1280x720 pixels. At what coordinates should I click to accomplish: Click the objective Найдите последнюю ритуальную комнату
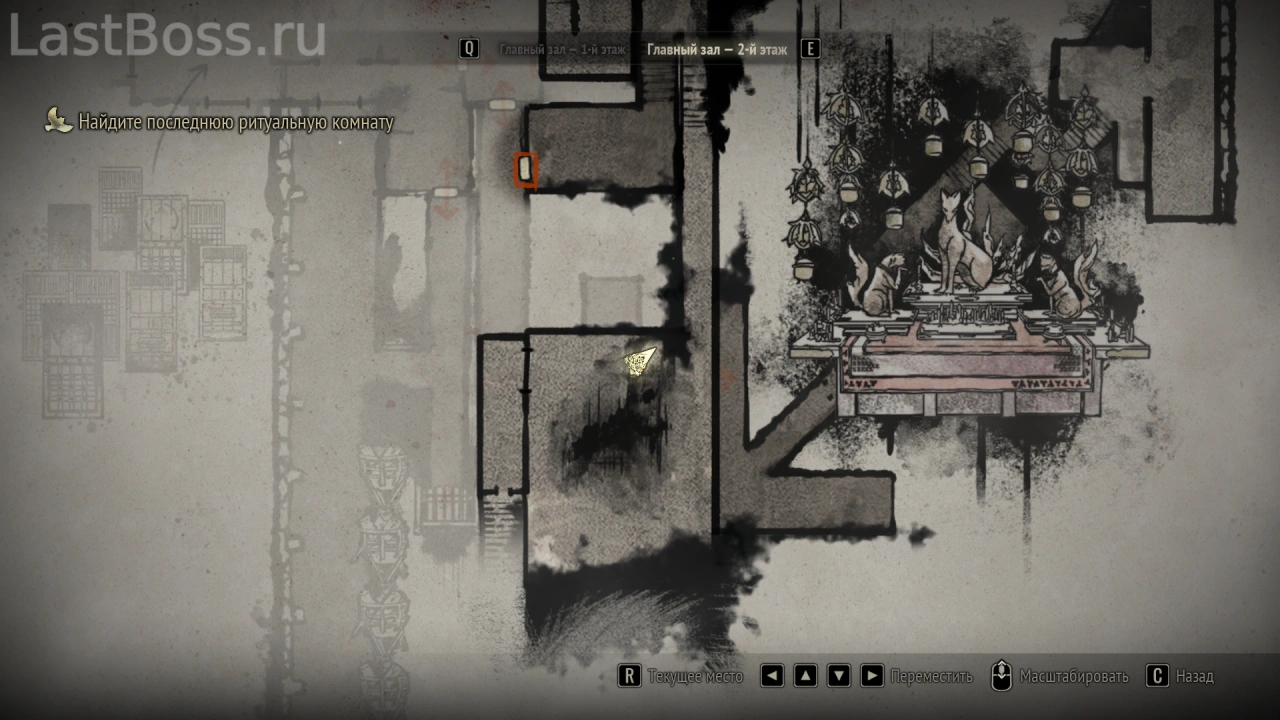click(236, 123)
